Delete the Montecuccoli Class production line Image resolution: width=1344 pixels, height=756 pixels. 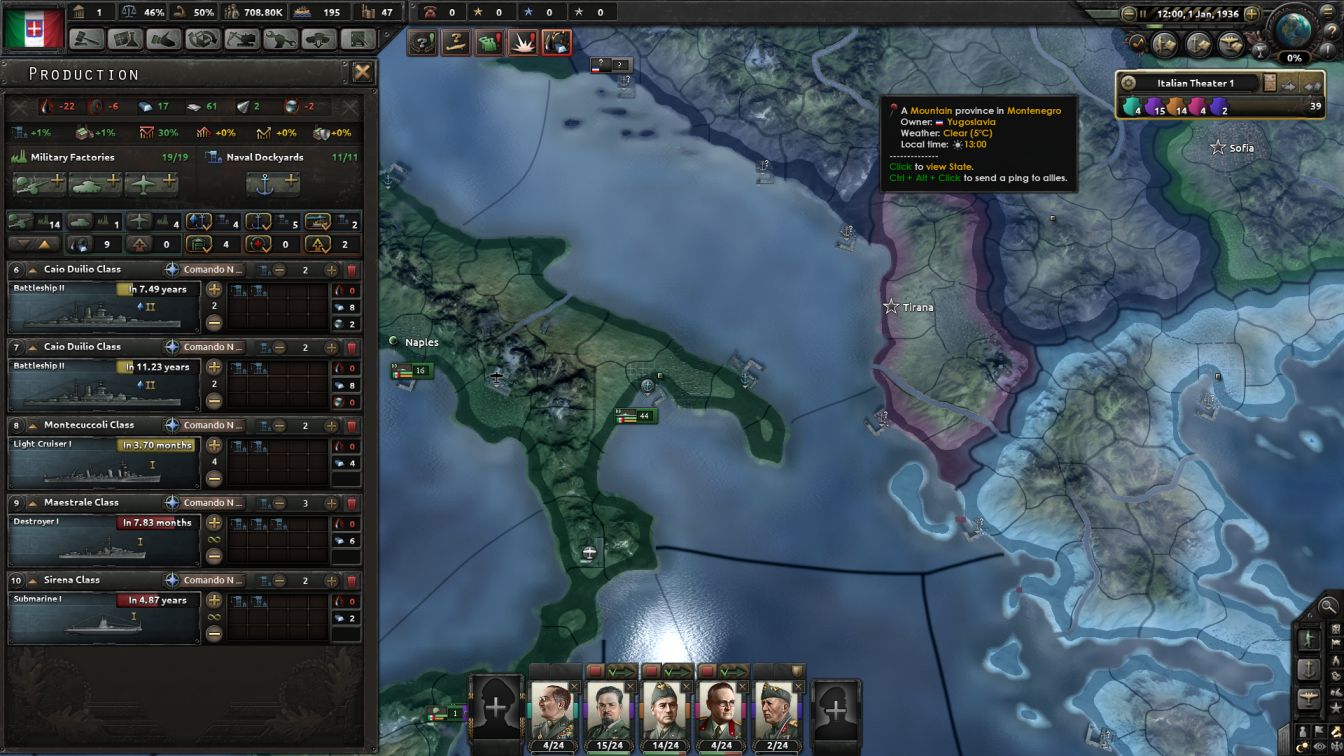(352, 425)
